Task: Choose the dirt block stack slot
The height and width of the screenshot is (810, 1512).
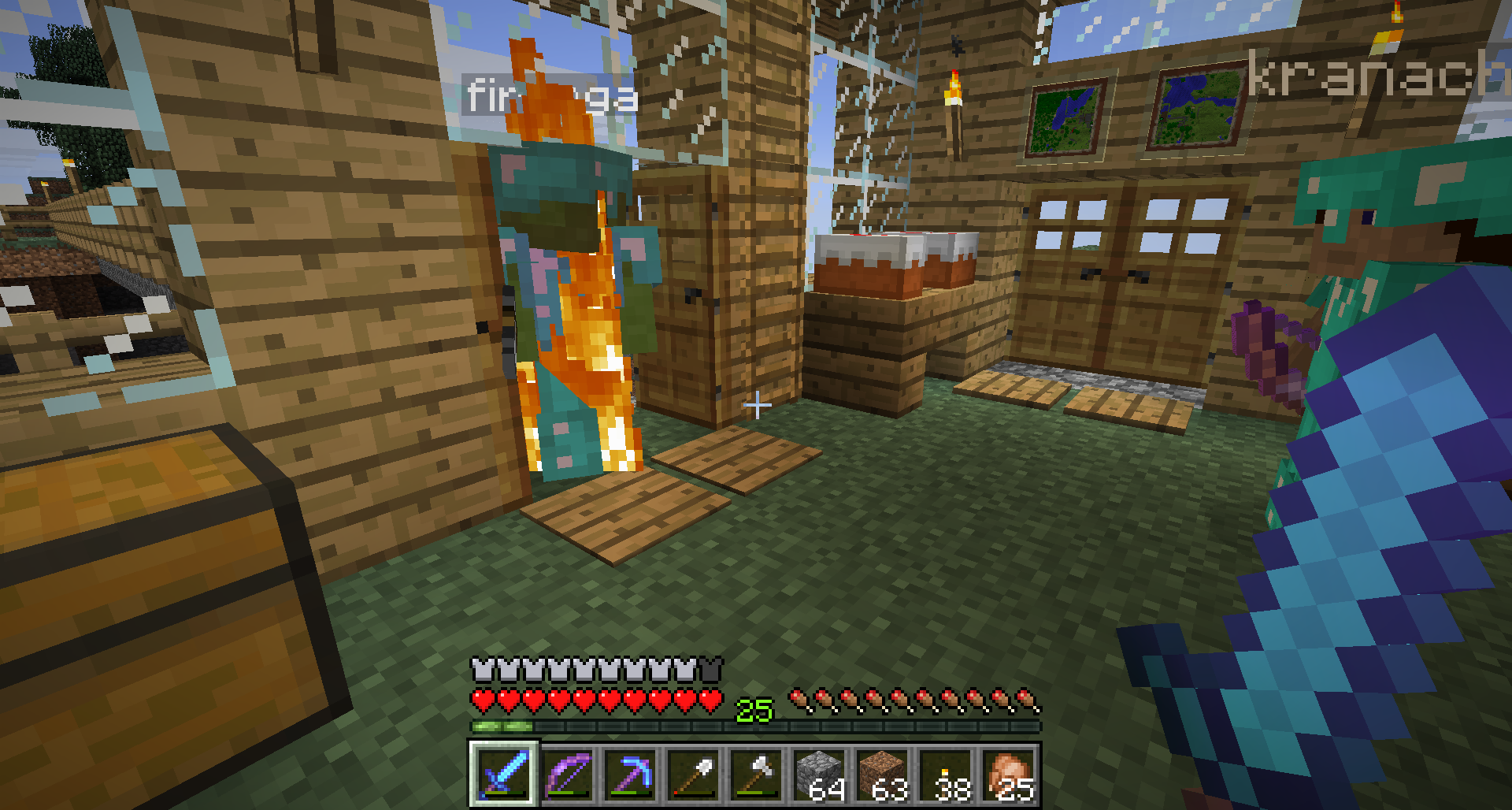Action: click(x=882, y=774)
